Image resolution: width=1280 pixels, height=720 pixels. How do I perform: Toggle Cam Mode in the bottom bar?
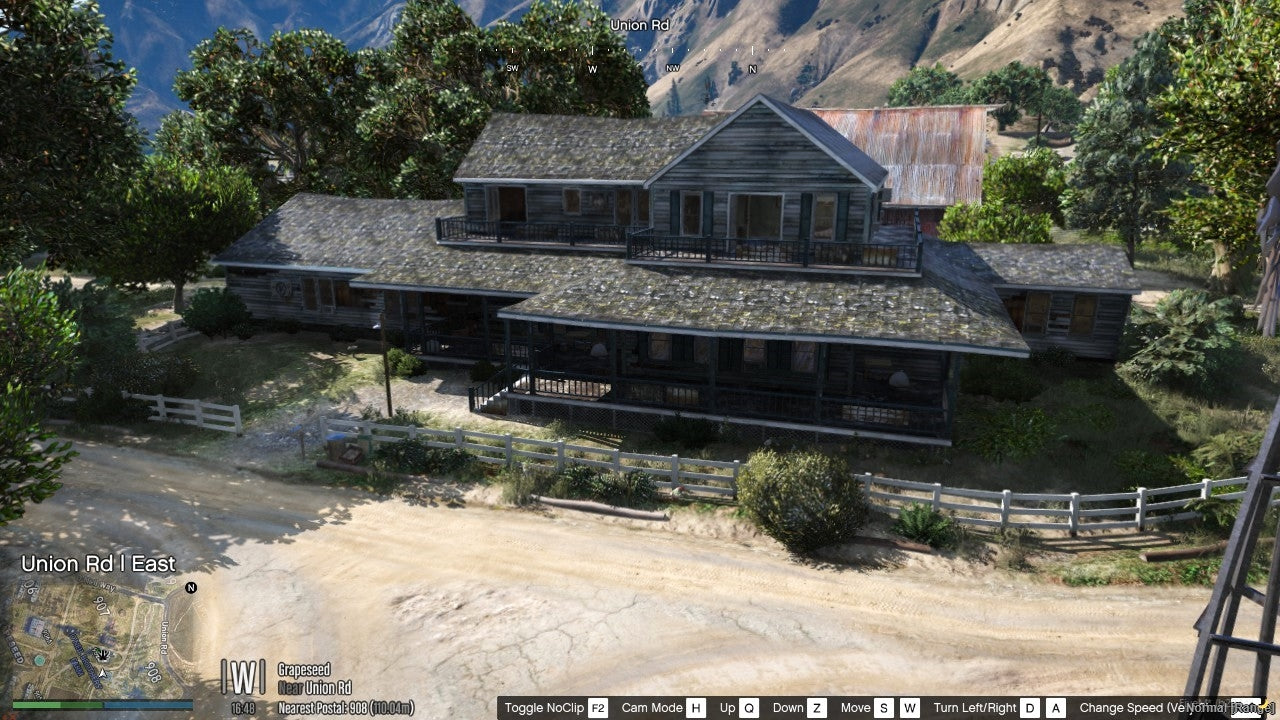click(x=650, y=707)
